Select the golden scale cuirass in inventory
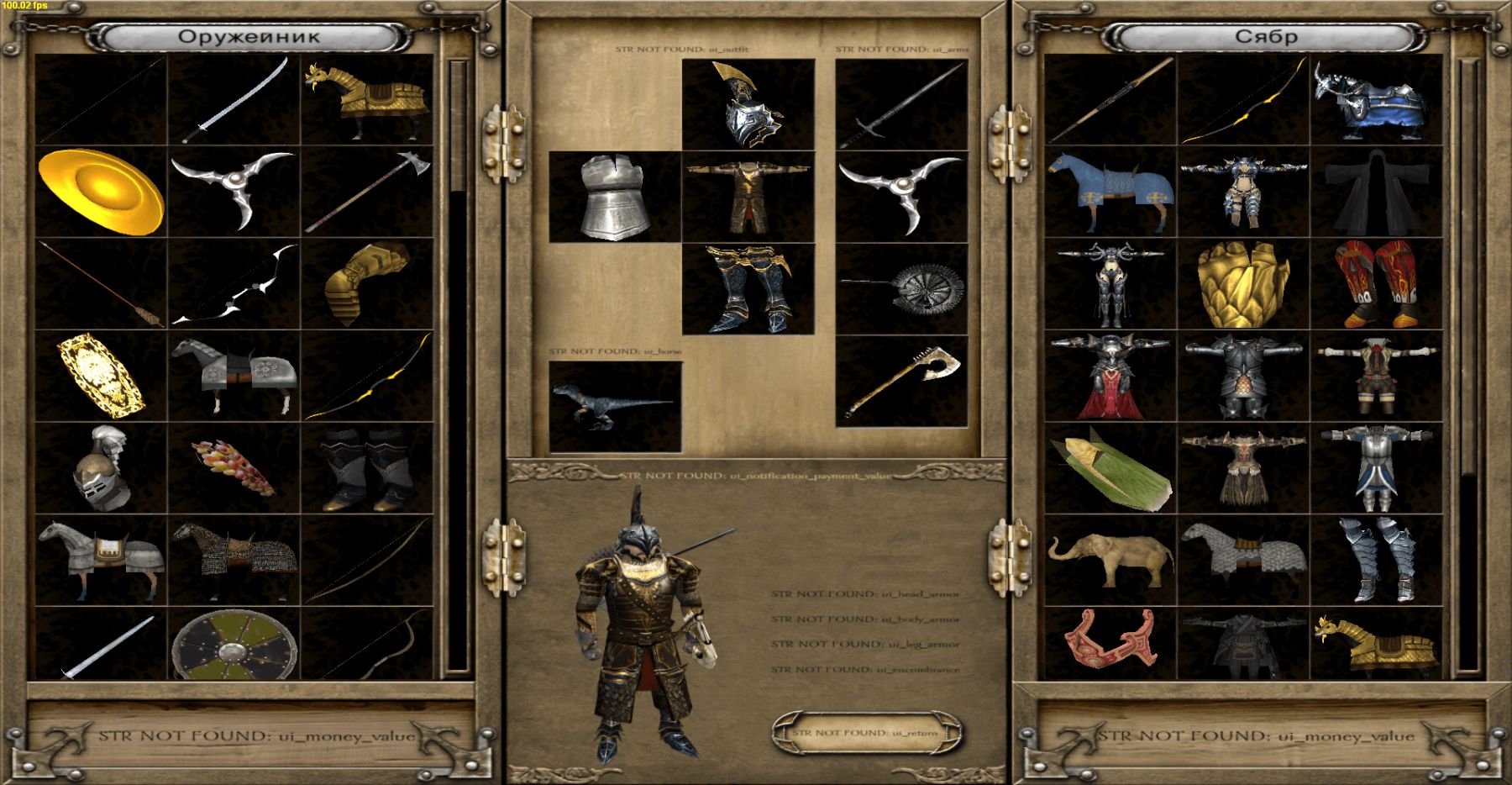 tap(1243, 283)
